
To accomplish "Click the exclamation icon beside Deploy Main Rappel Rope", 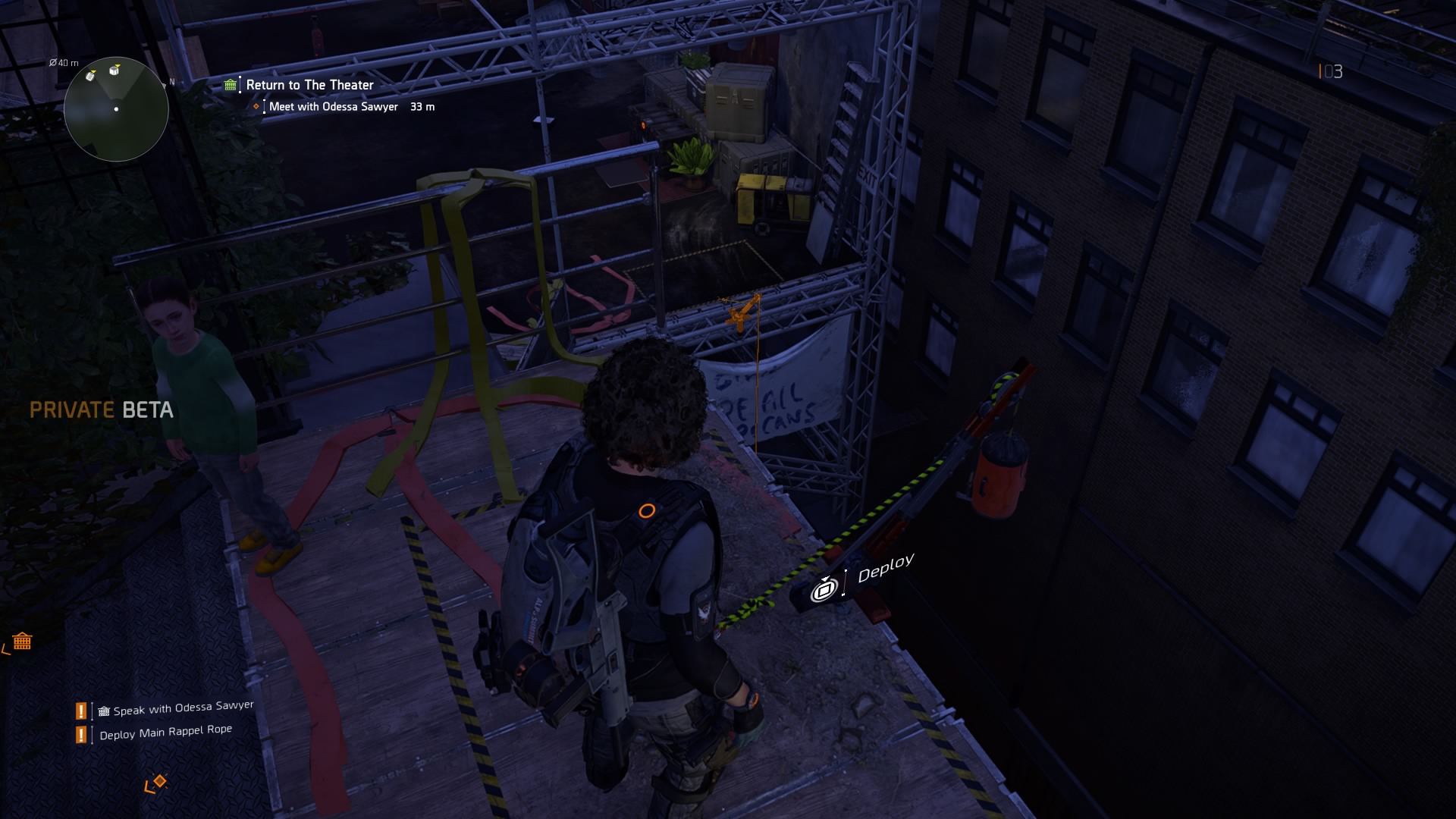I will pyautogui.click(x=80, y=735).
